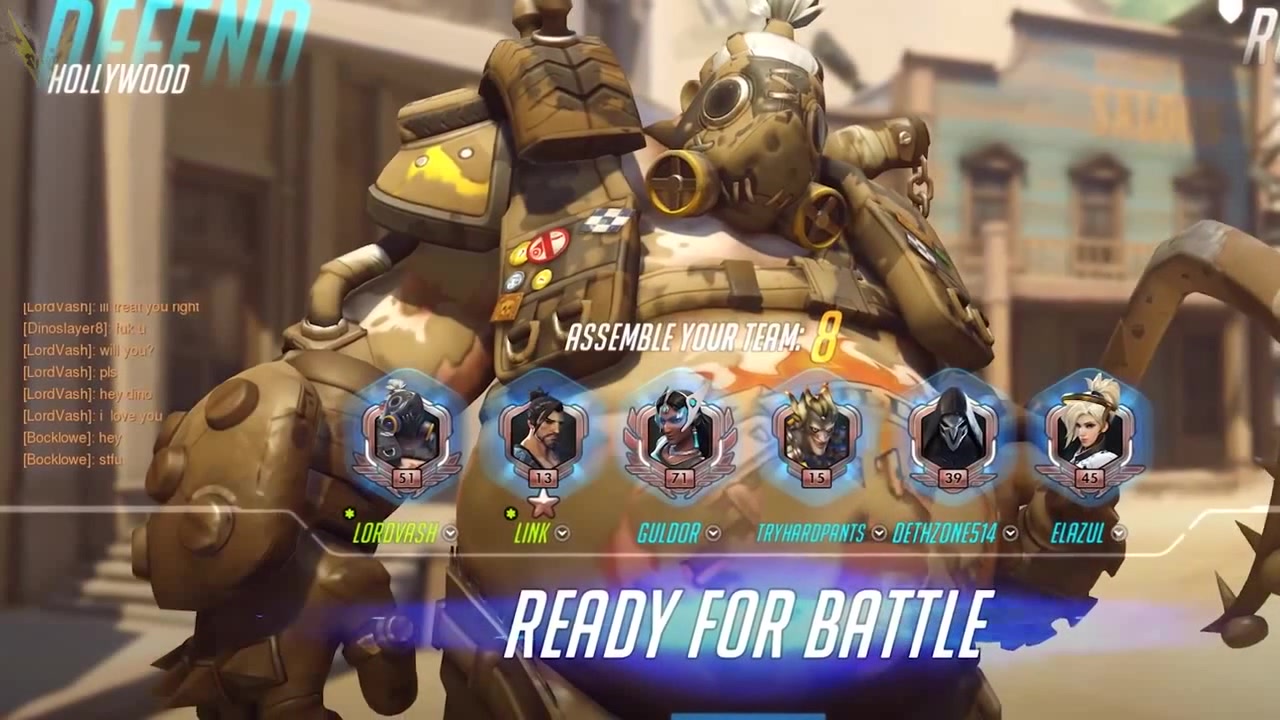Click the gold star under Link's portrait

[x=544, y=503]
